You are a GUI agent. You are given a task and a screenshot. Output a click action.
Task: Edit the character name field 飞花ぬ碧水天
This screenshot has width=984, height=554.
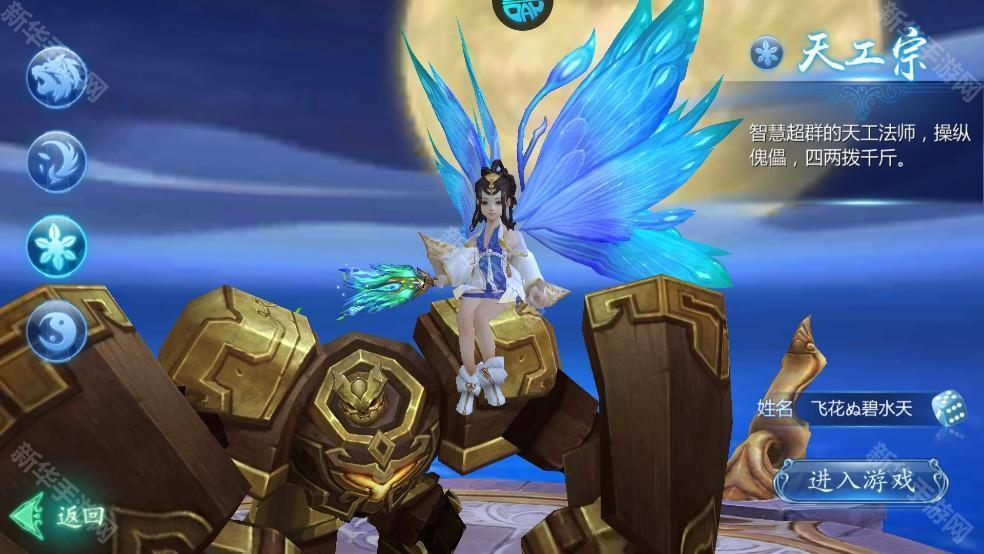tap(862, 408)
